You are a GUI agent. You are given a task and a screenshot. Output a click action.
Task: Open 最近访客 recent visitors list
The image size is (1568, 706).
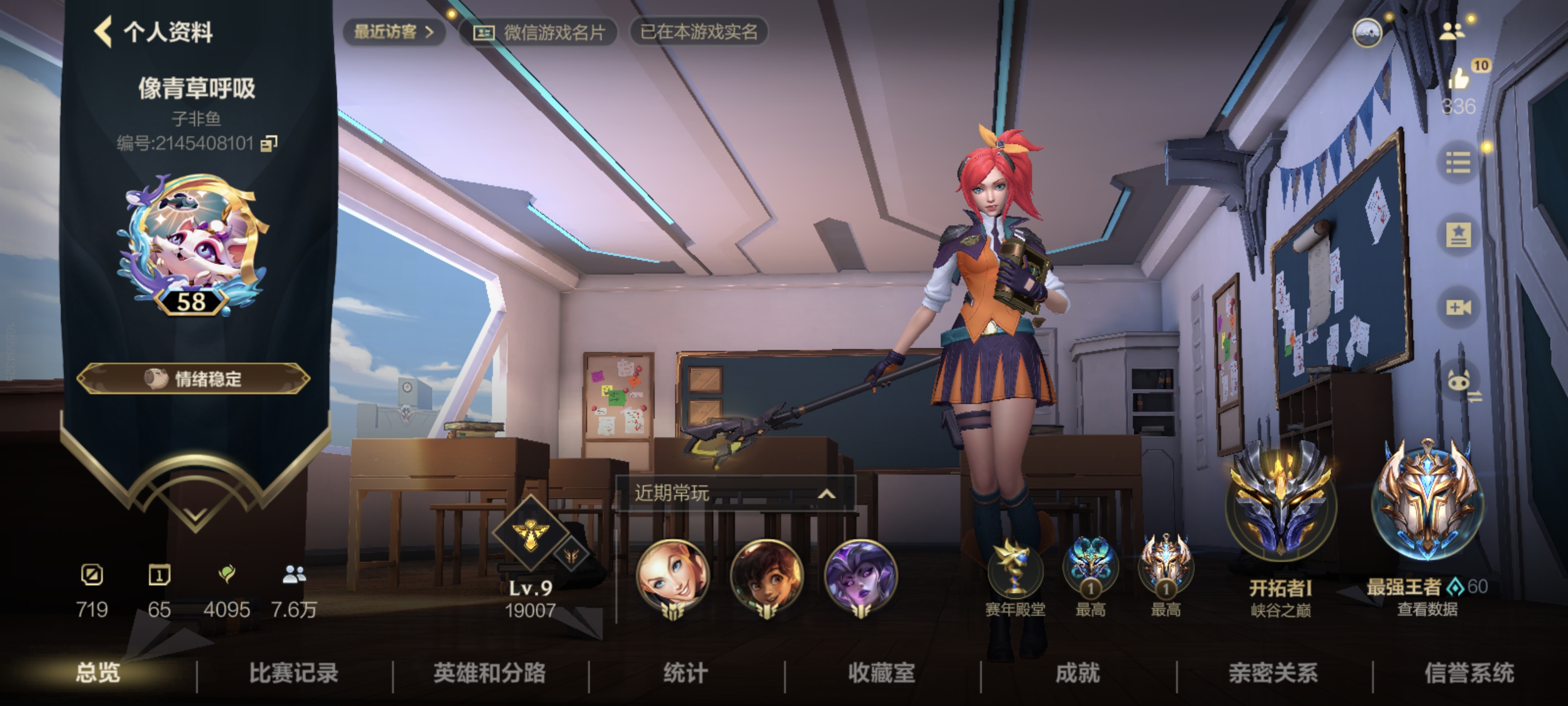[394, 32]
